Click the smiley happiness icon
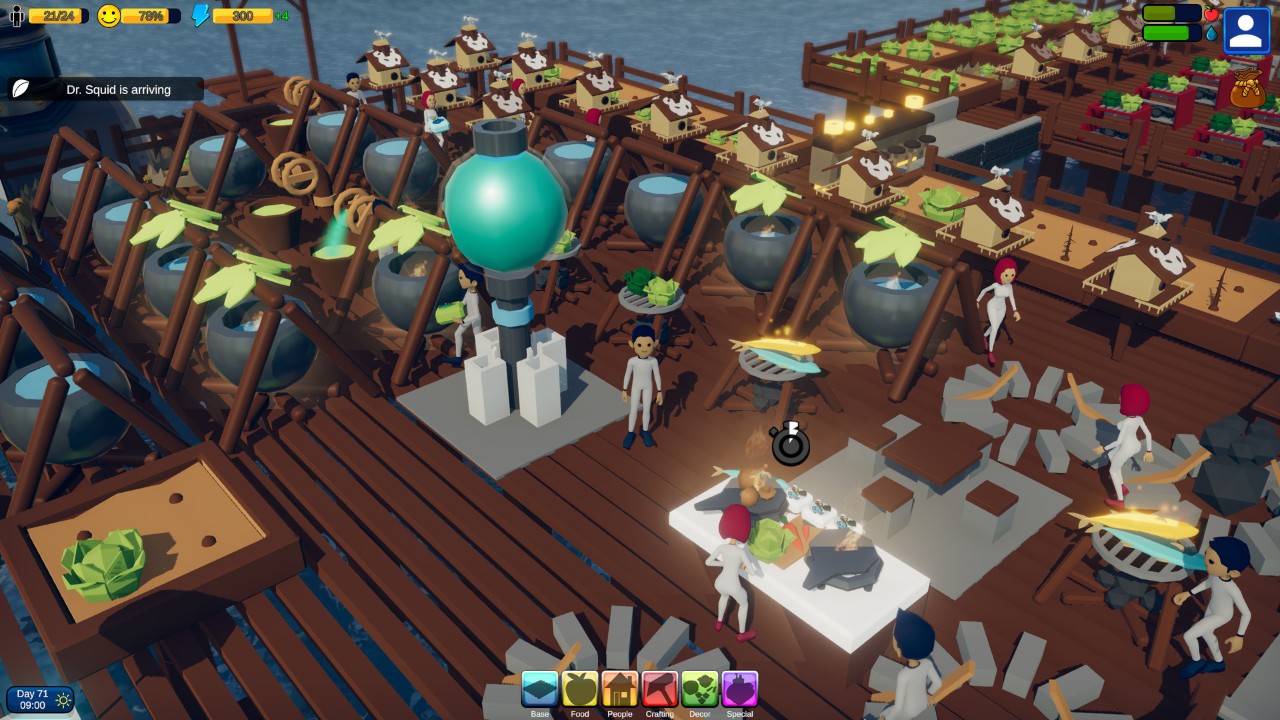1280x720 pixels. [109, 15]
